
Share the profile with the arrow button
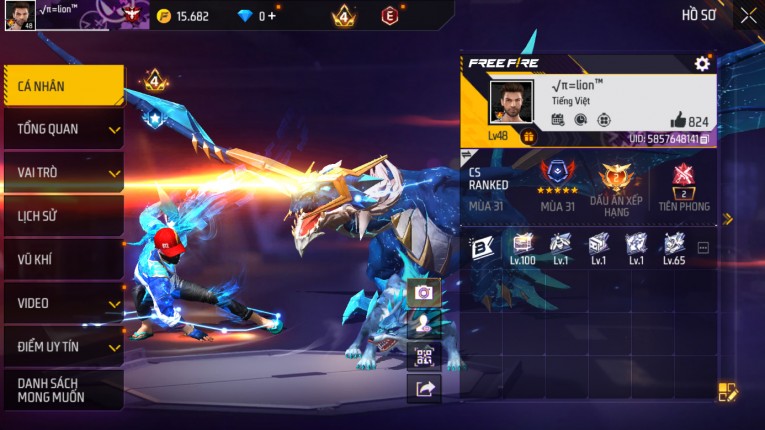(424, 389)
